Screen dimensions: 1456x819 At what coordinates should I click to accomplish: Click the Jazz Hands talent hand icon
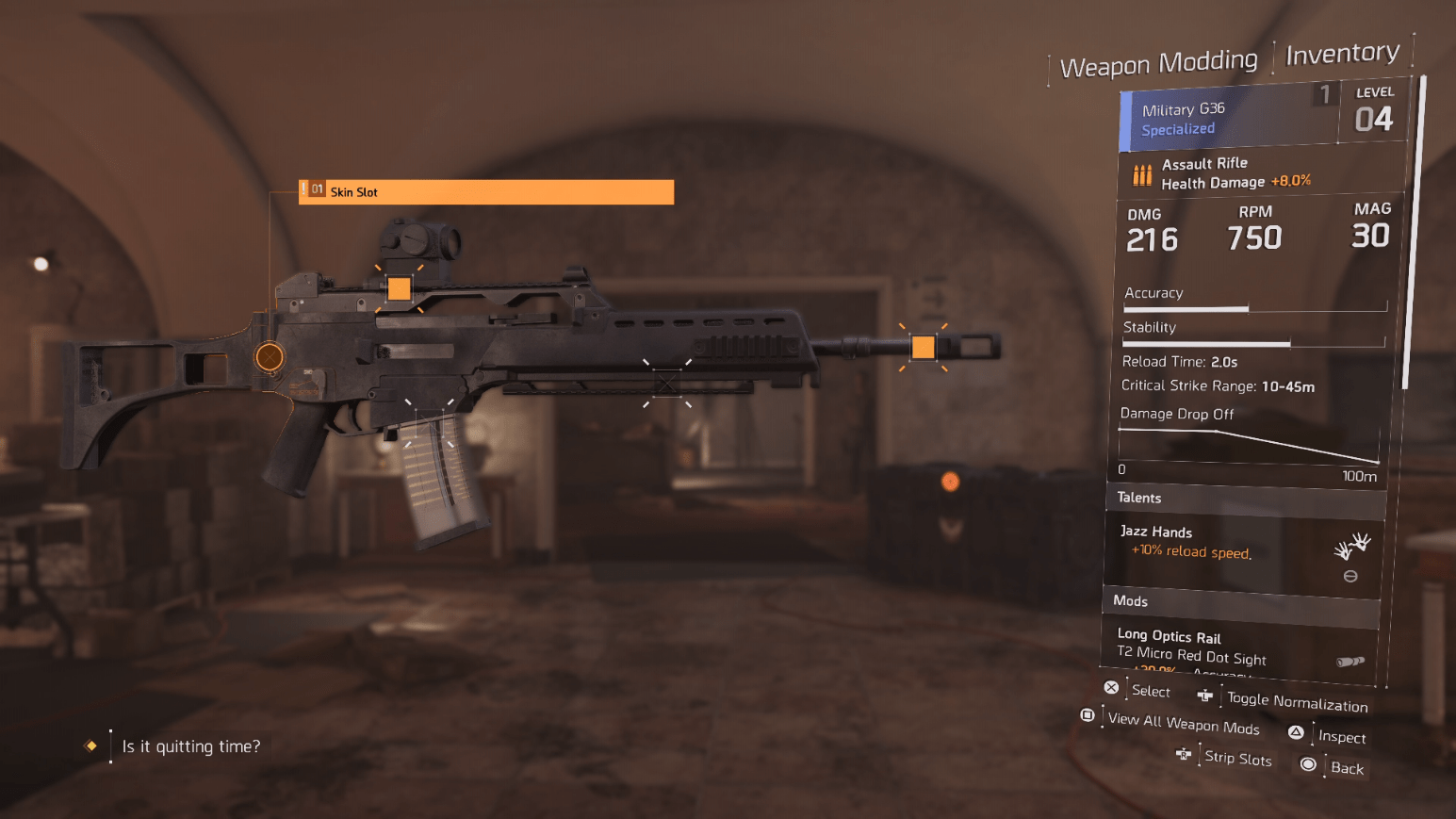click(x=1353, y=545)
